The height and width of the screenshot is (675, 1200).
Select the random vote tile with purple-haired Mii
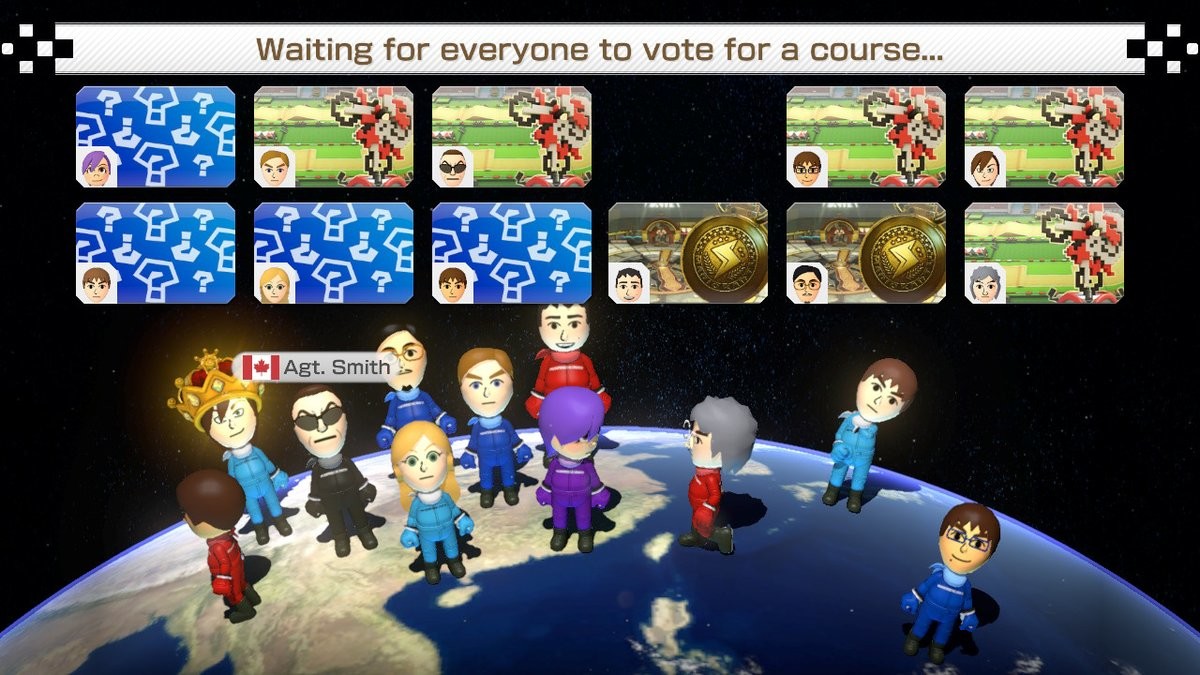[156, 137]
